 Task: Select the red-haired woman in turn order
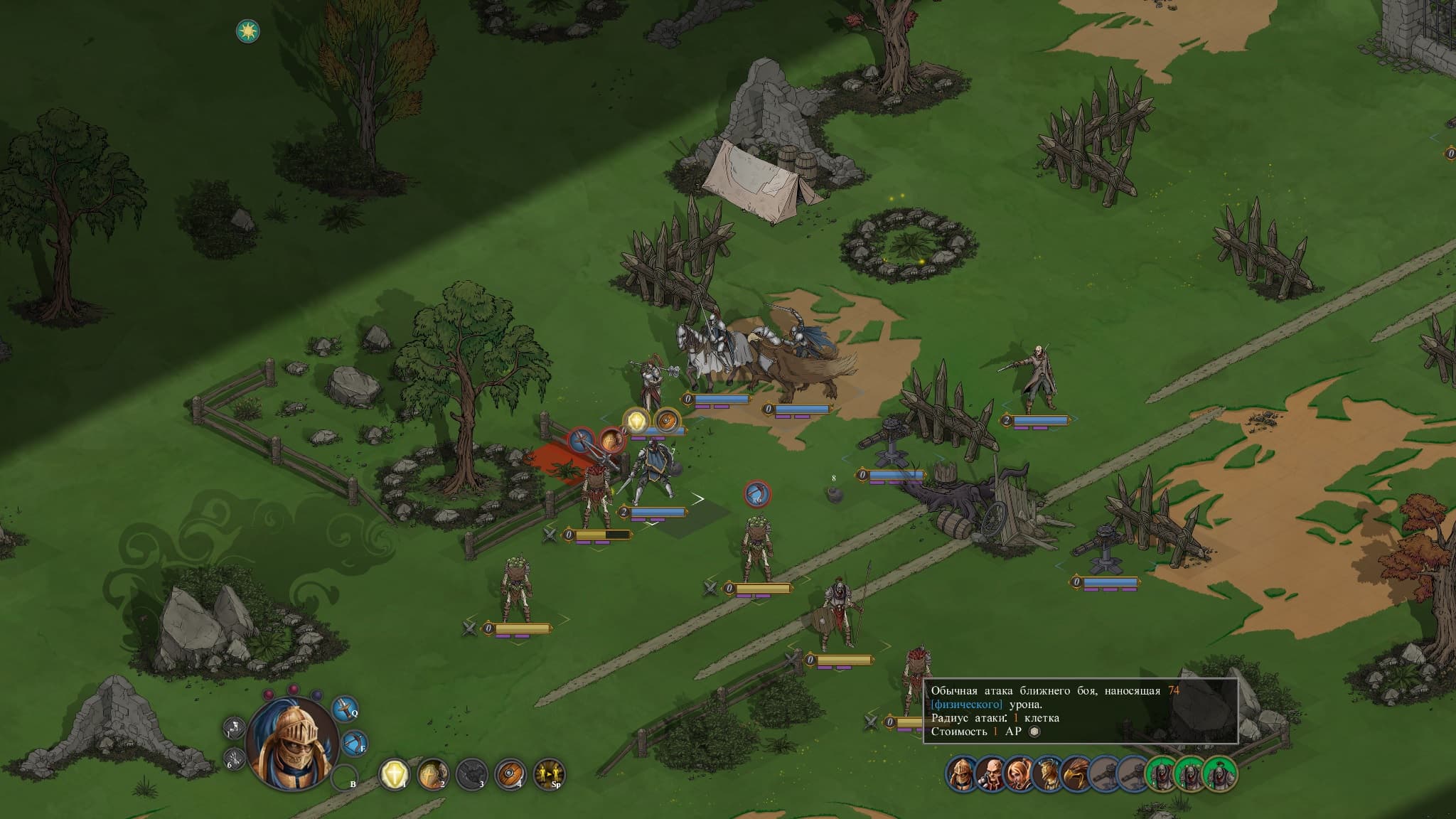[1018, 773]
